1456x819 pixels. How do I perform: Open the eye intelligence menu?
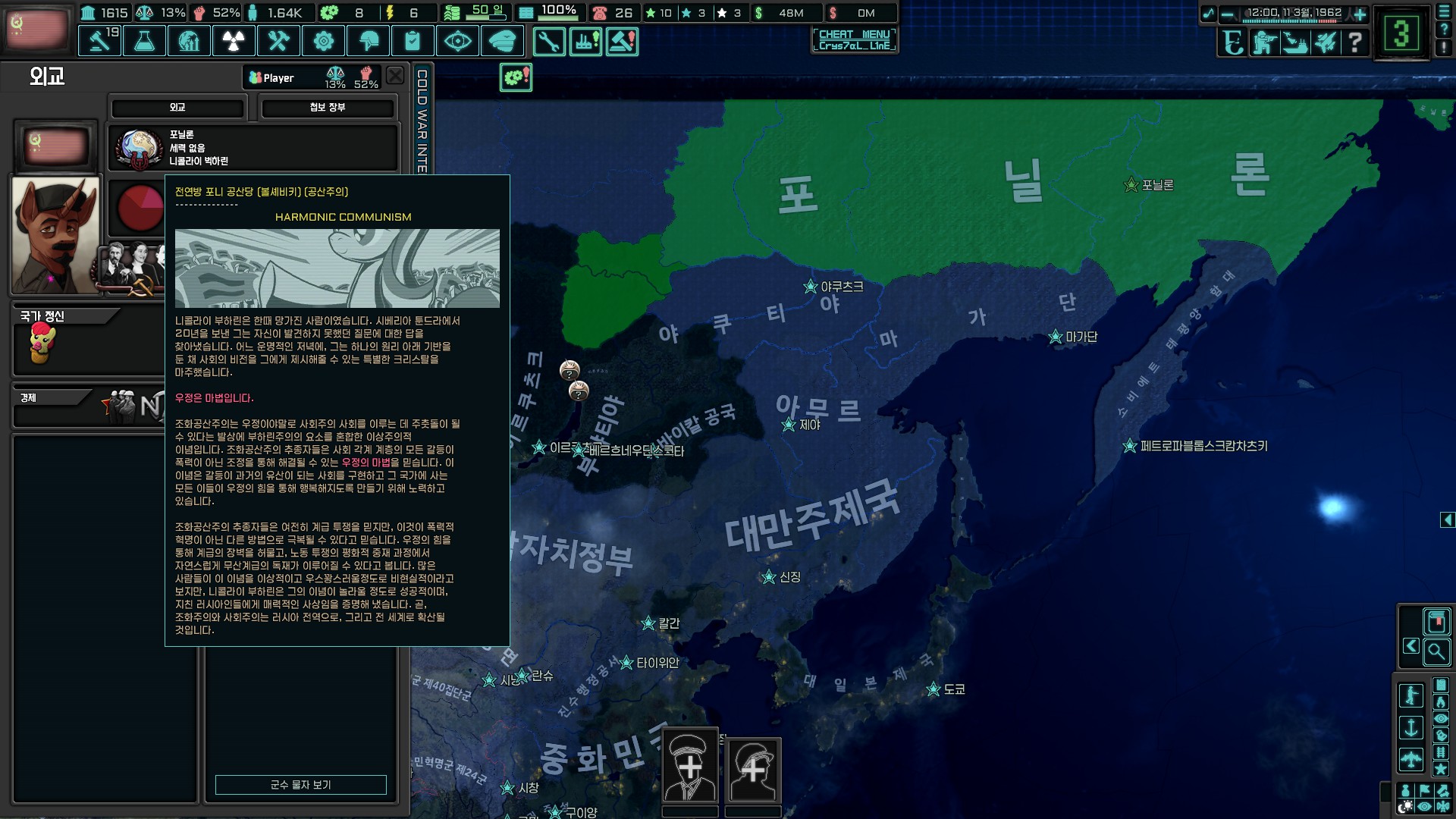[x=457, y=41]
